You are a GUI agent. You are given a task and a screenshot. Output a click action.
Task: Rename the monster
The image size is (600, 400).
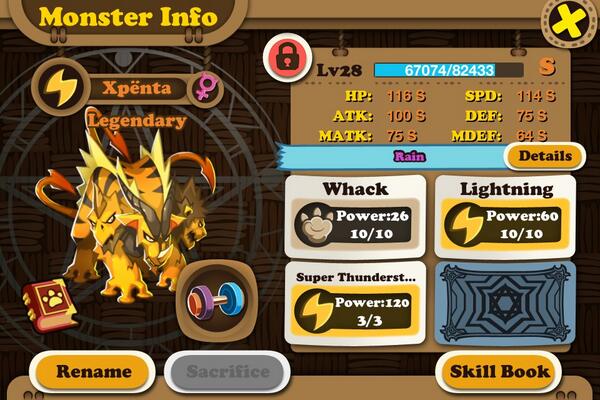(93, 372)
